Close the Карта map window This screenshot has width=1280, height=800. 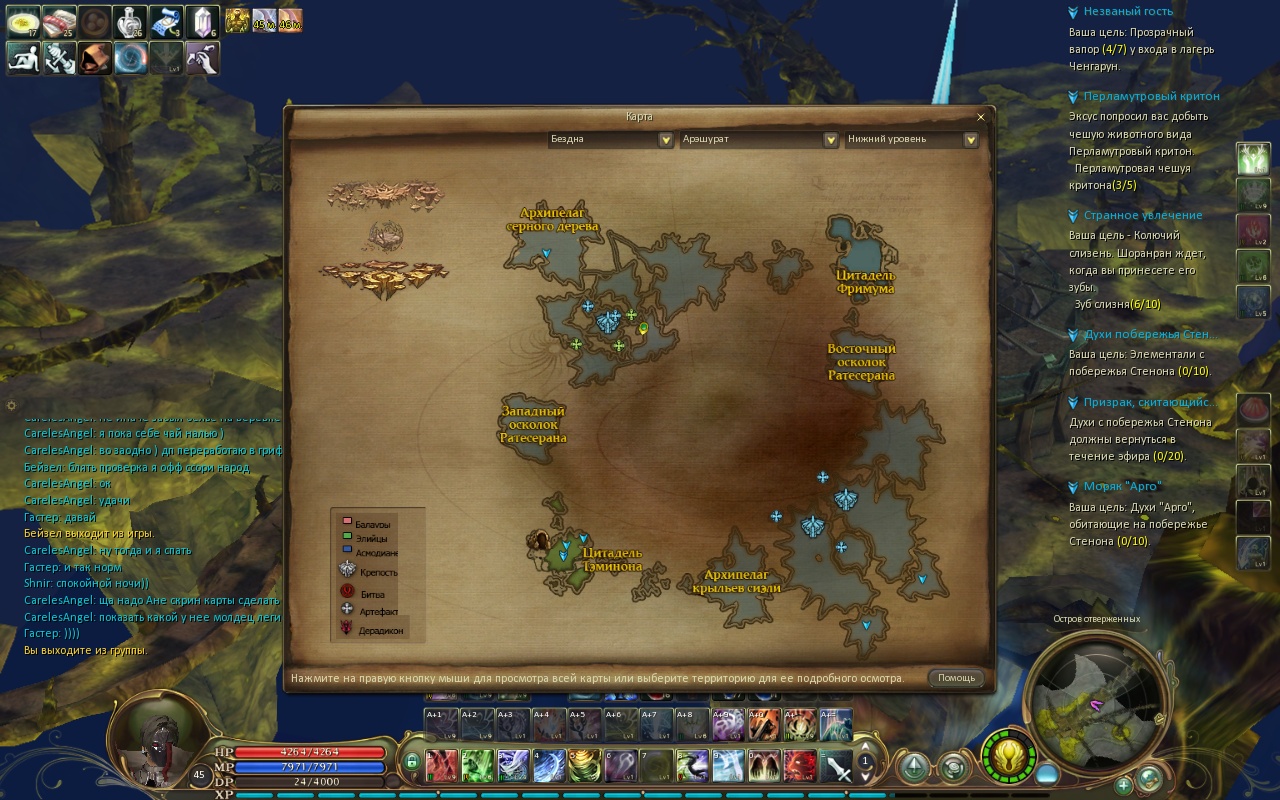980,117
